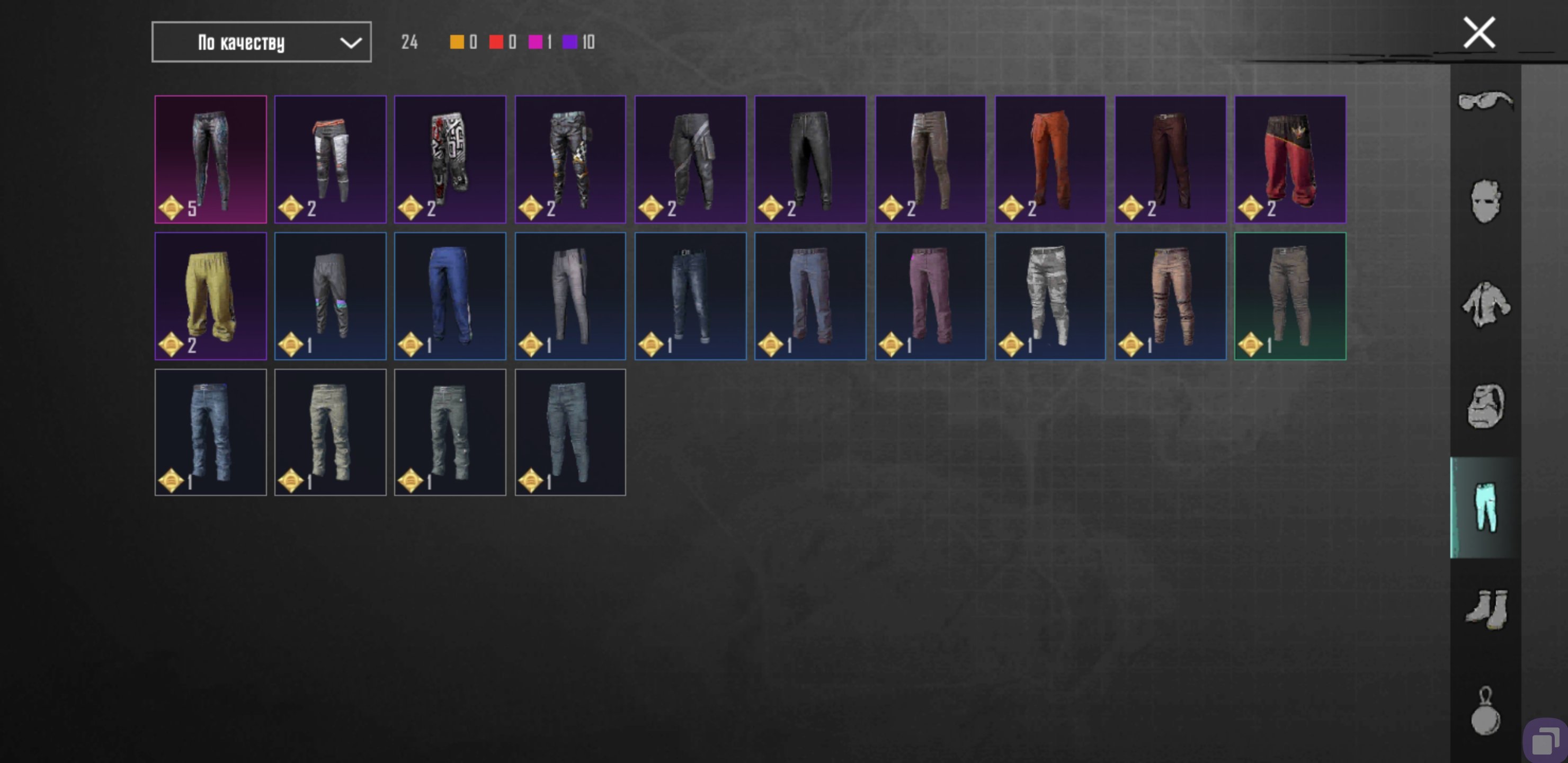Choose the pants category tab
The height and width of the screenshot is (763, 1568).
click(x=1485, y=507)
